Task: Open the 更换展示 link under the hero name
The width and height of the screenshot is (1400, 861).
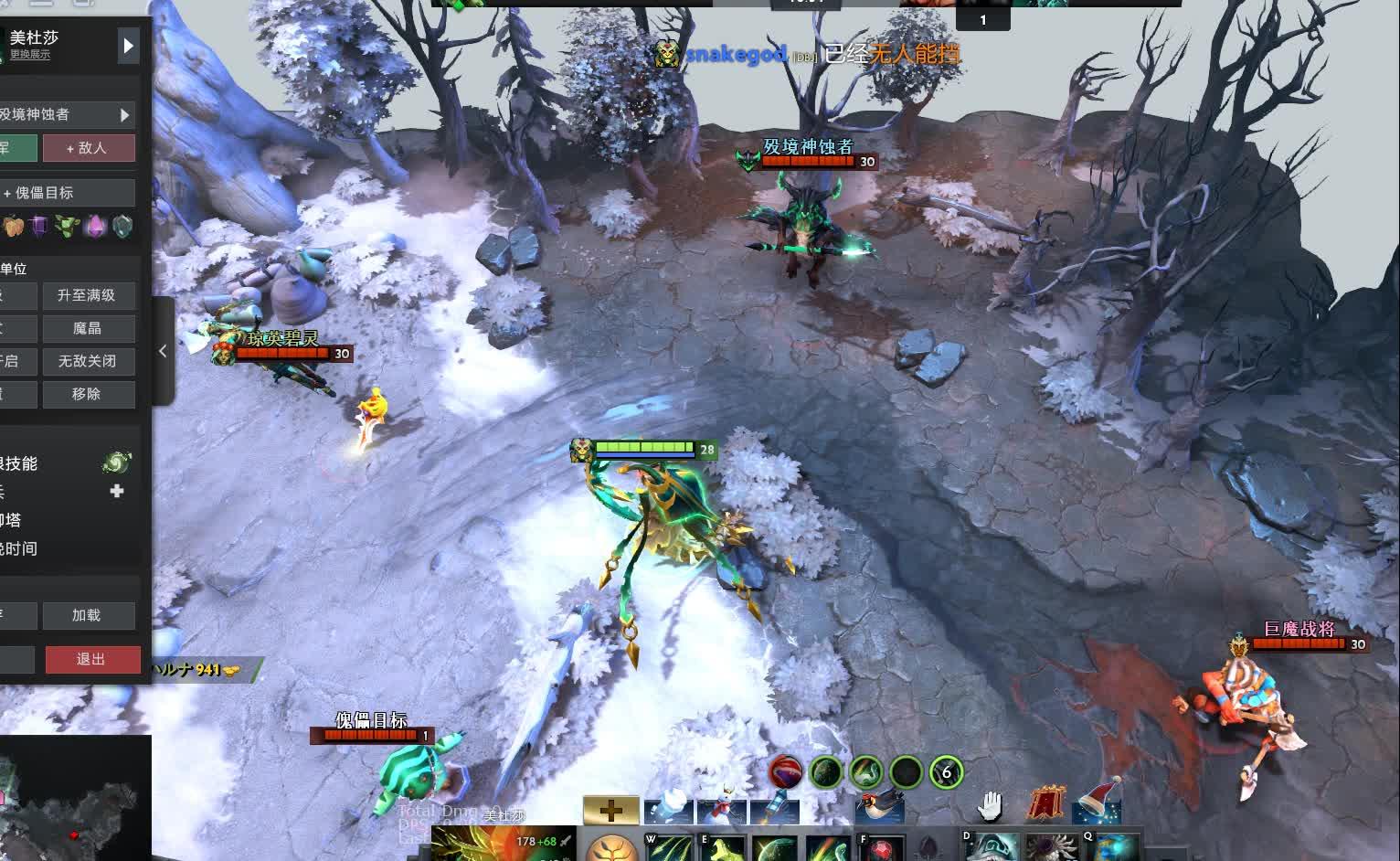Action: [30, 55]
